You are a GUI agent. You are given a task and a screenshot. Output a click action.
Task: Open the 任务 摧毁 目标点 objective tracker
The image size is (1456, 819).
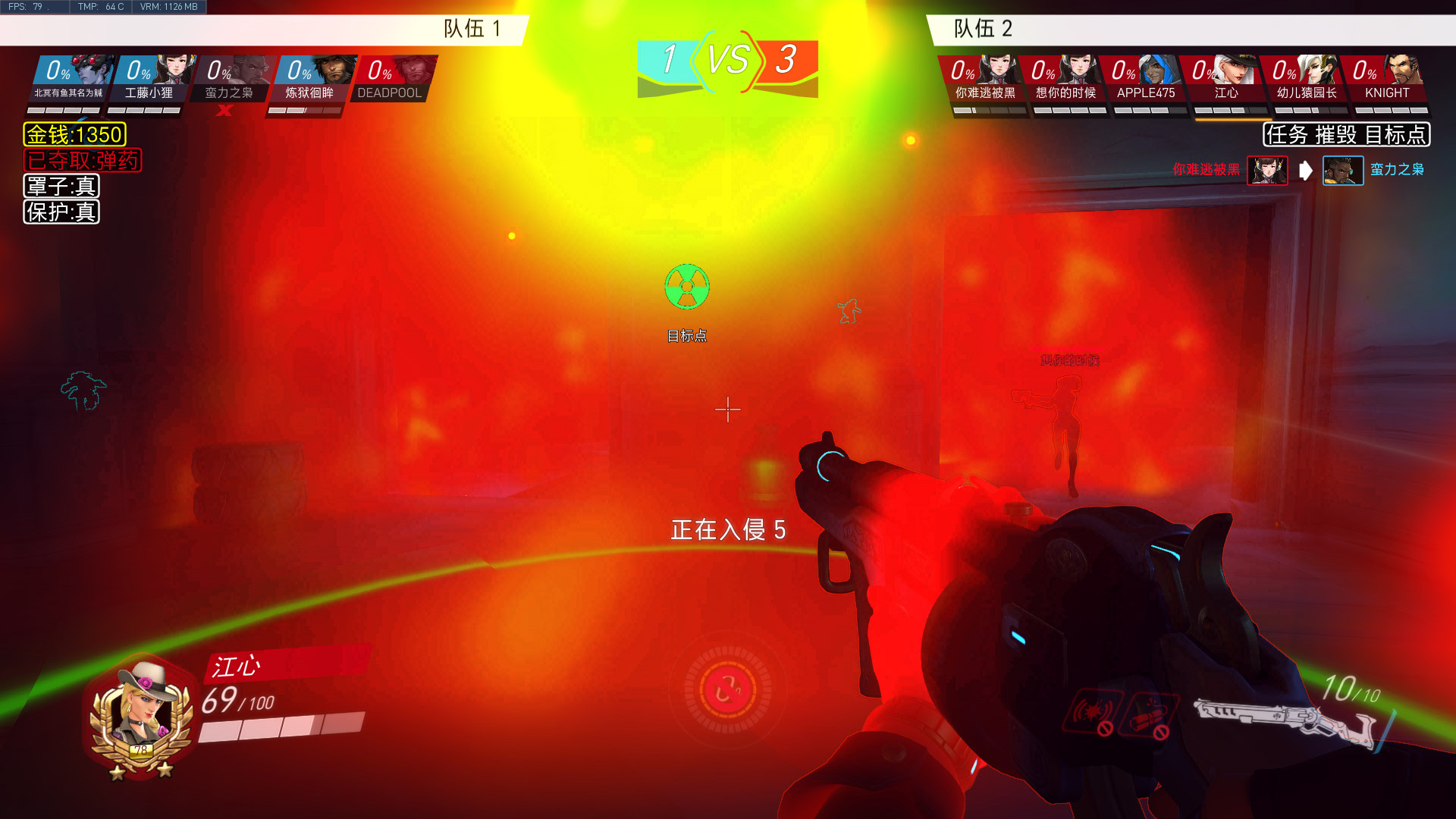point(1346,135)
